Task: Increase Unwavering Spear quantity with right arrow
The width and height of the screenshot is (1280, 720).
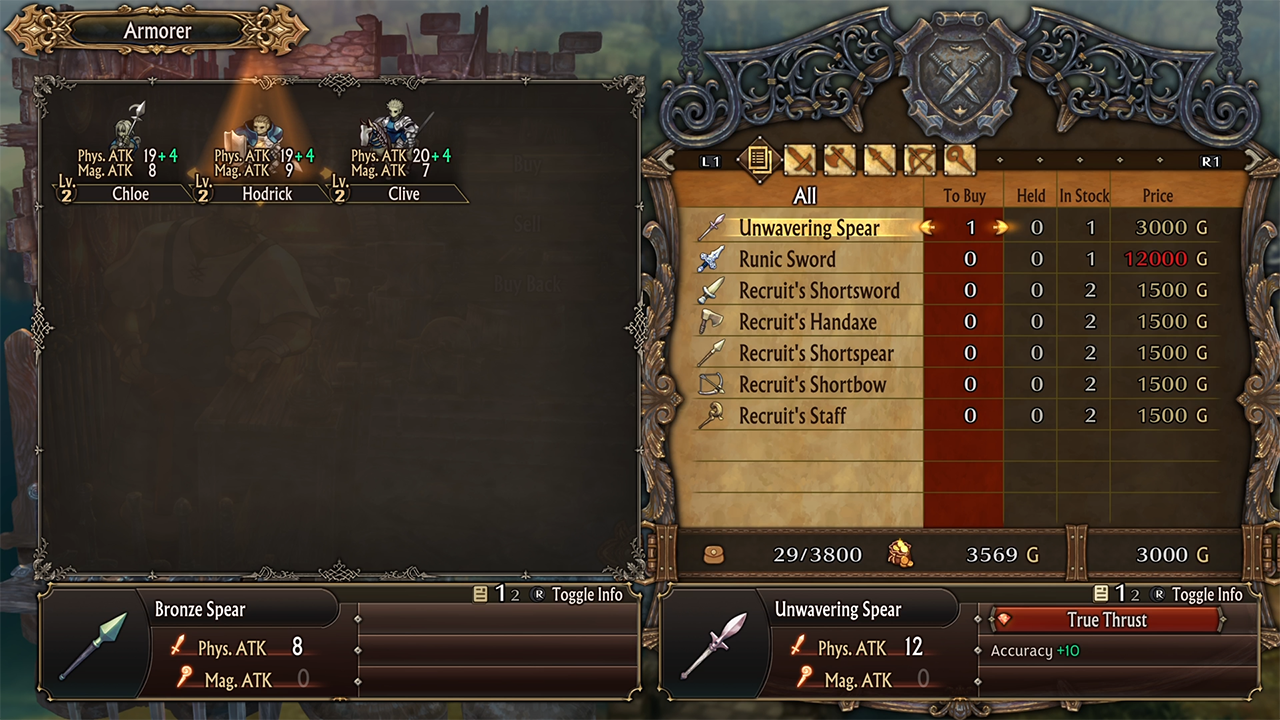Action: pos(1000,228)
